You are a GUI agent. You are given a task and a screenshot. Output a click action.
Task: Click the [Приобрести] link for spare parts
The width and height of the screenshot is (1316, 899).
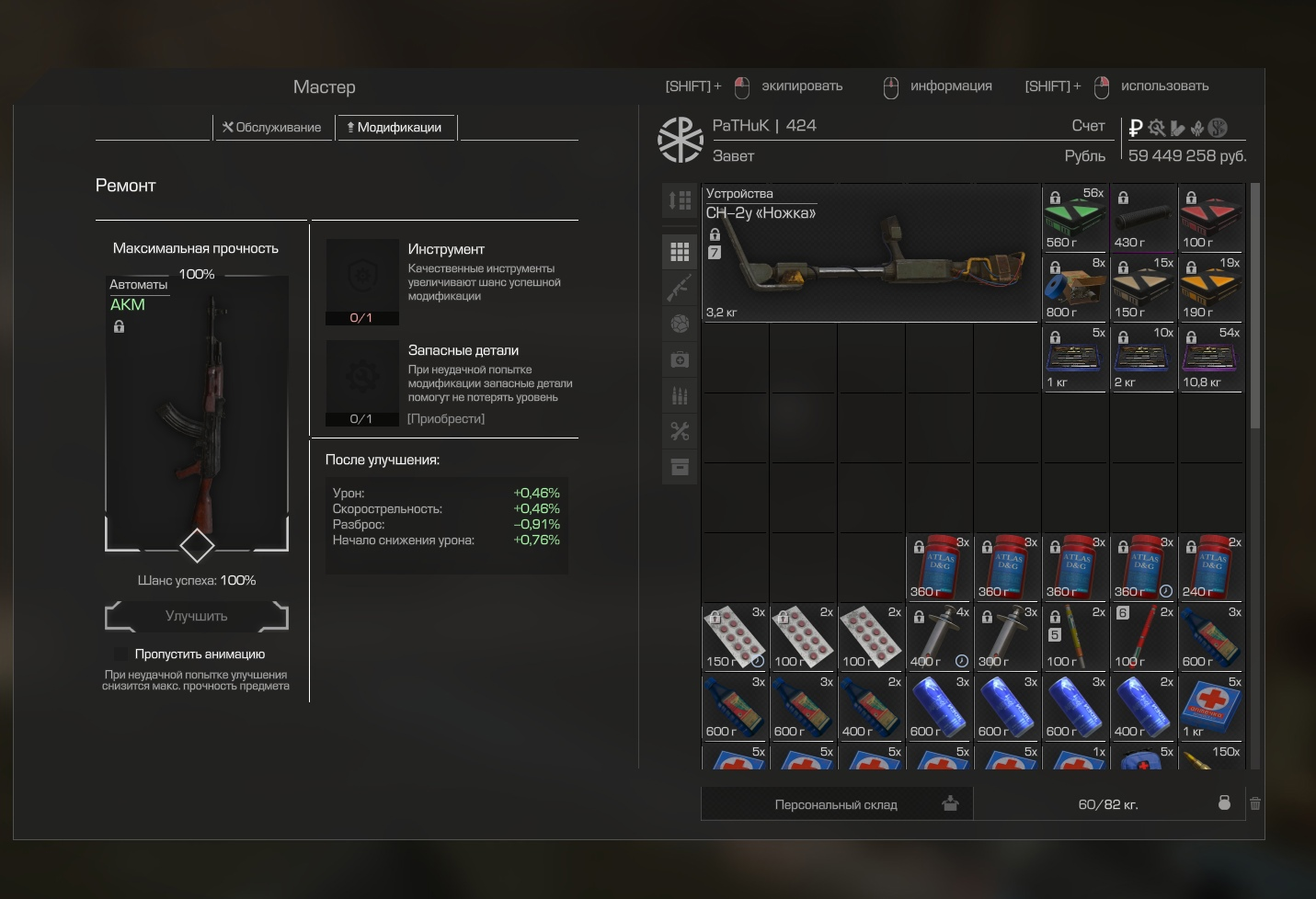446,419
